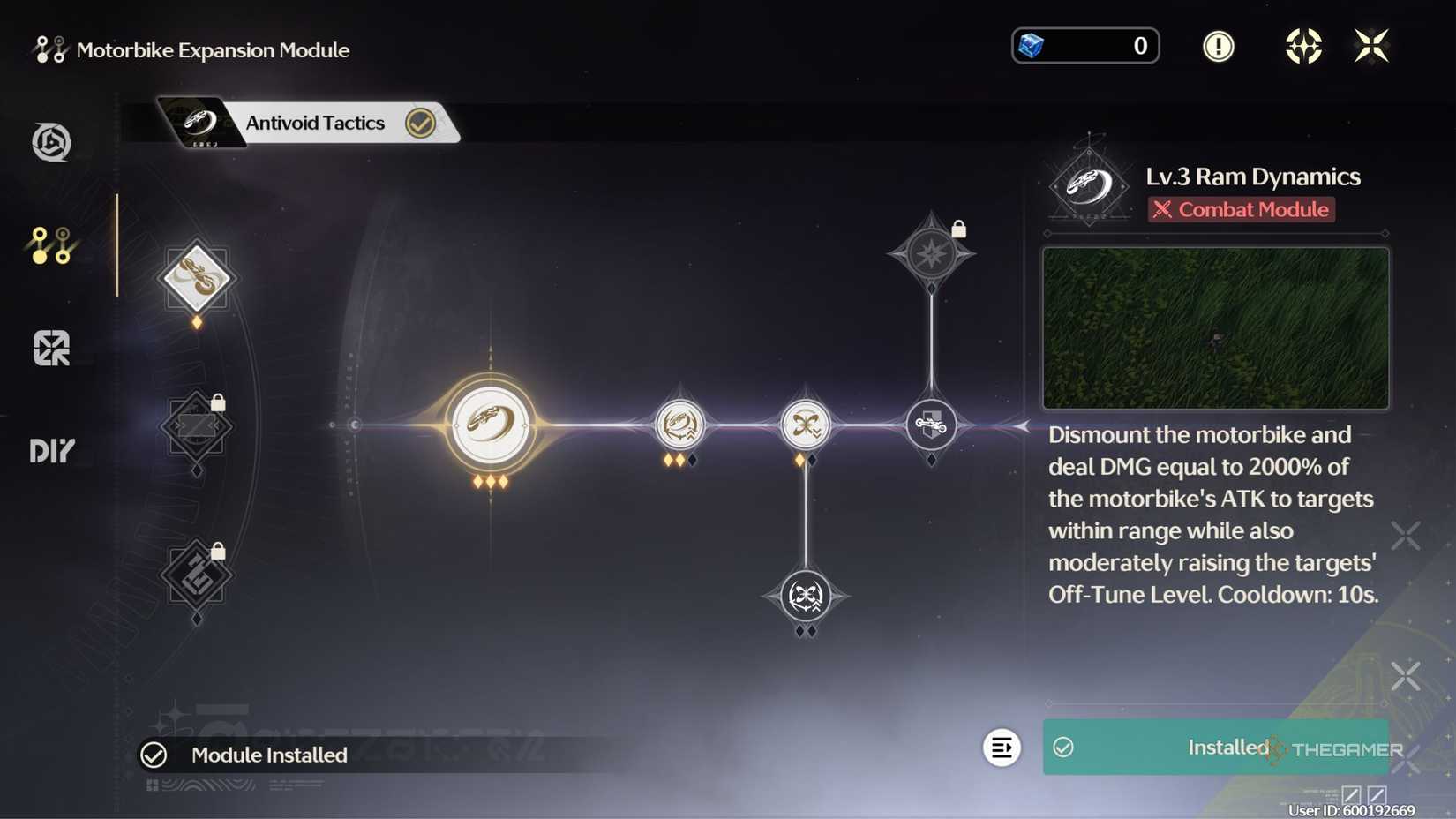The height and width of the screenshot is (819, 1456).
Task: Click the Module Installed checkmark circle
Action: 155,755
